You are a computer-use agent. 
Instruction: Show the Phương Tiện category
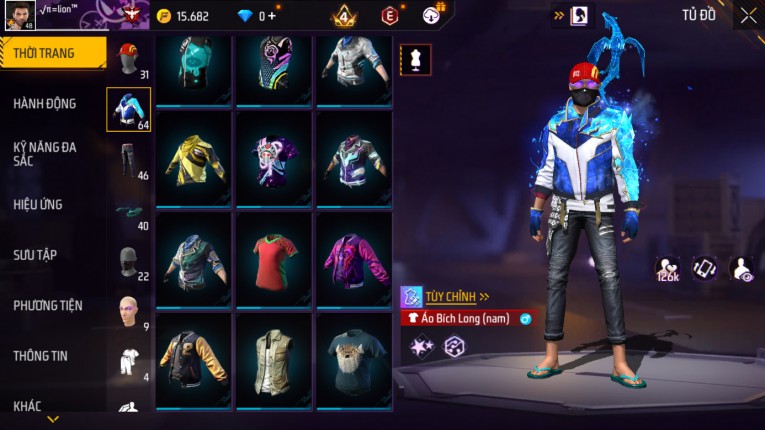point(48,305)
